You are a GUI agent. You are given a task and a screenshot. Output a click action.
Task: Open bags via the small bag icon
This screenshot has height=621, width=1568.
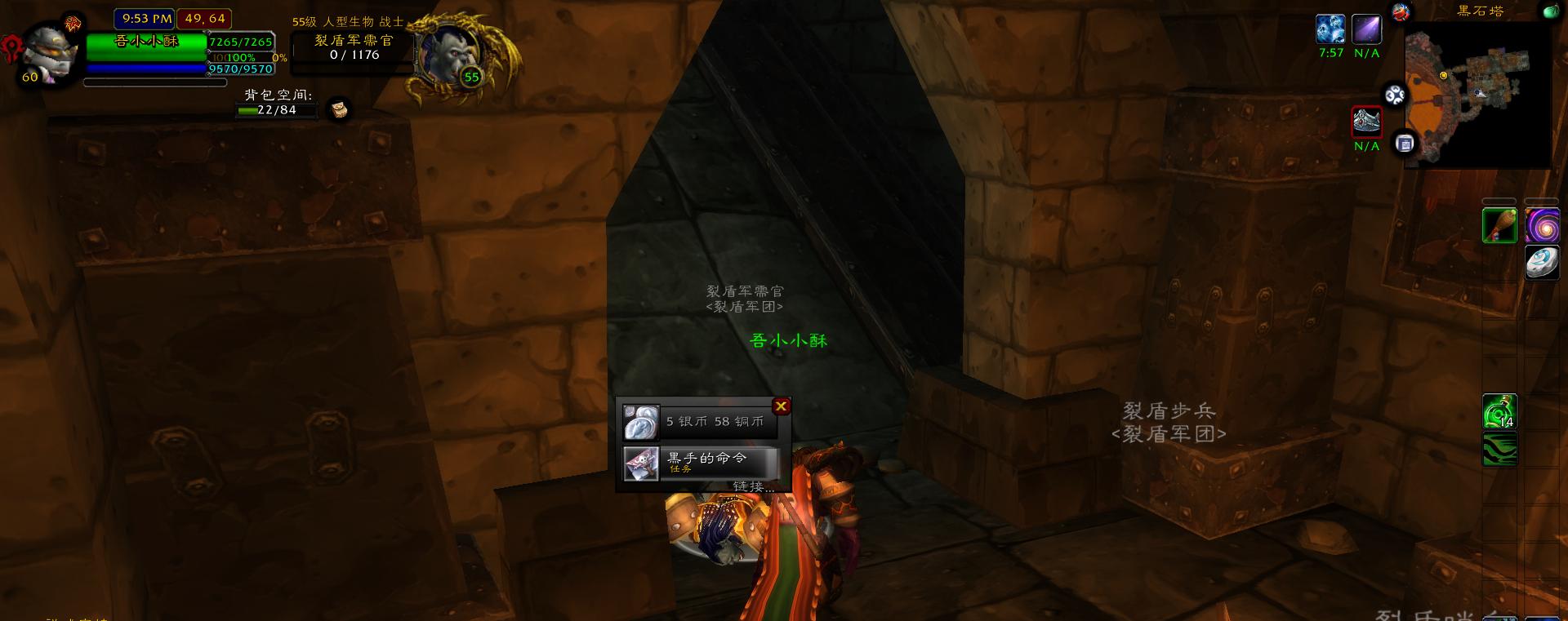coord(339,107)
